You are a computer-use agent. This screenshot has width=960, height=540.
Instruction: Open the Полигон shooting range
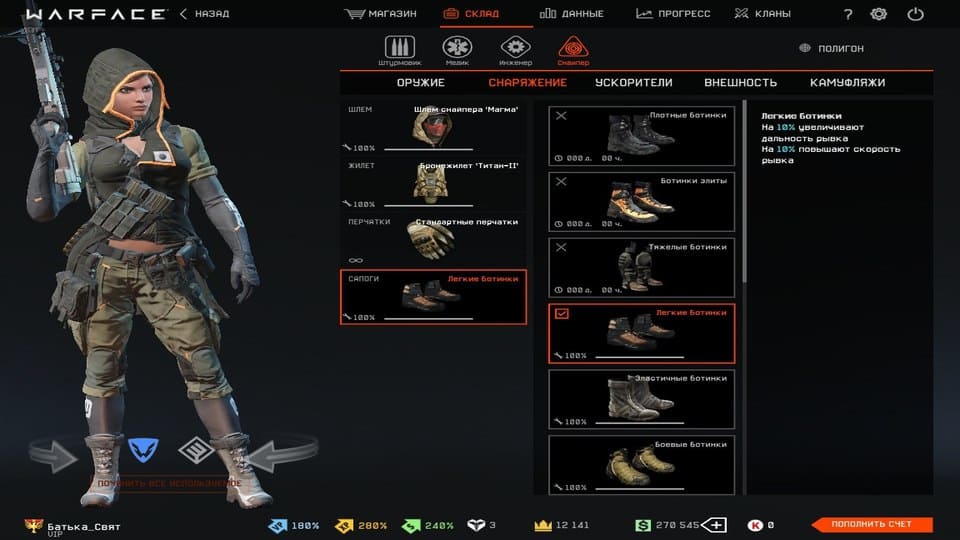pyautogui.click(x=833, y=48)
